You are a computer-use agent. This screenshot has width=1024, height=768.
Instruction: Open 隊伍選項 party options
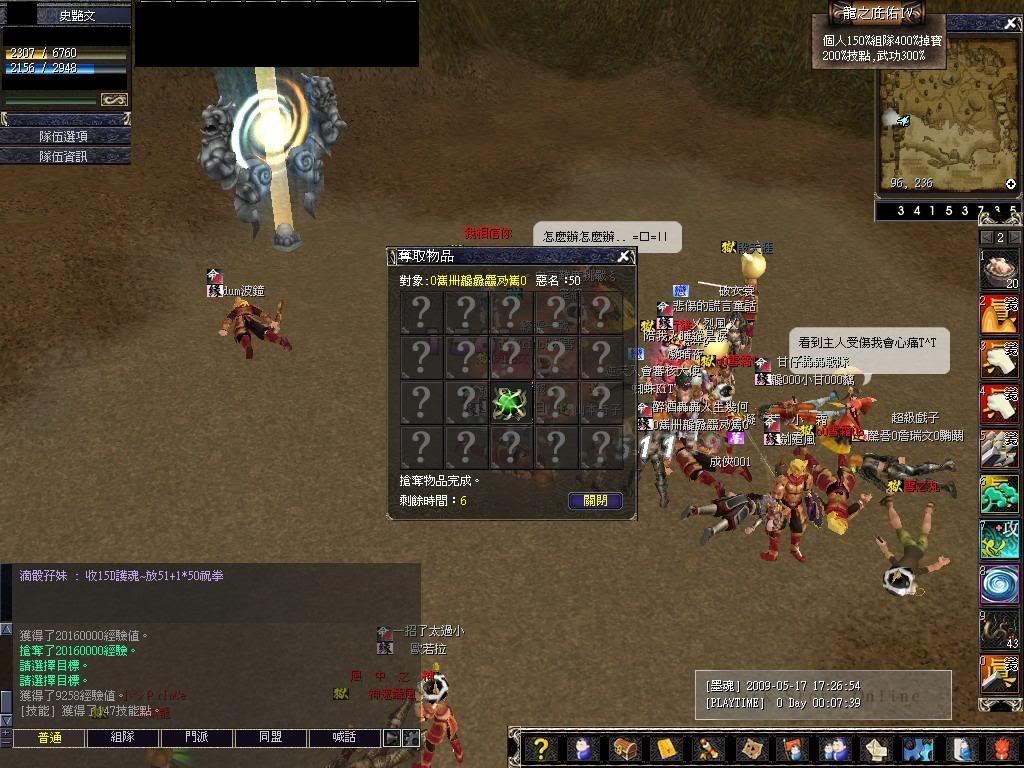tap(65, 136)
